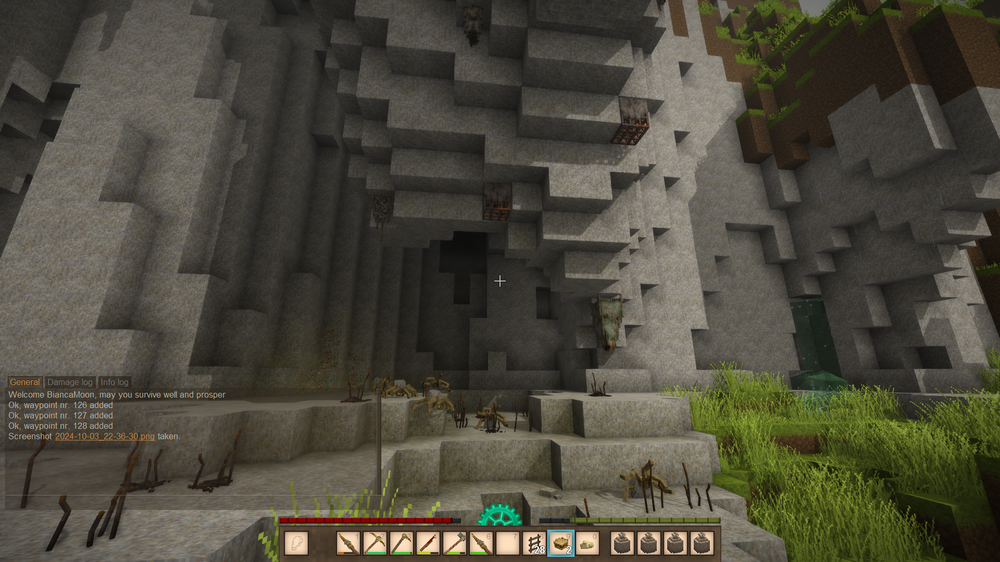This screenshot has width=1000, height=562.
Task: Open the 2024-10-03 screenshot file link
Action: tap(105, 437)
